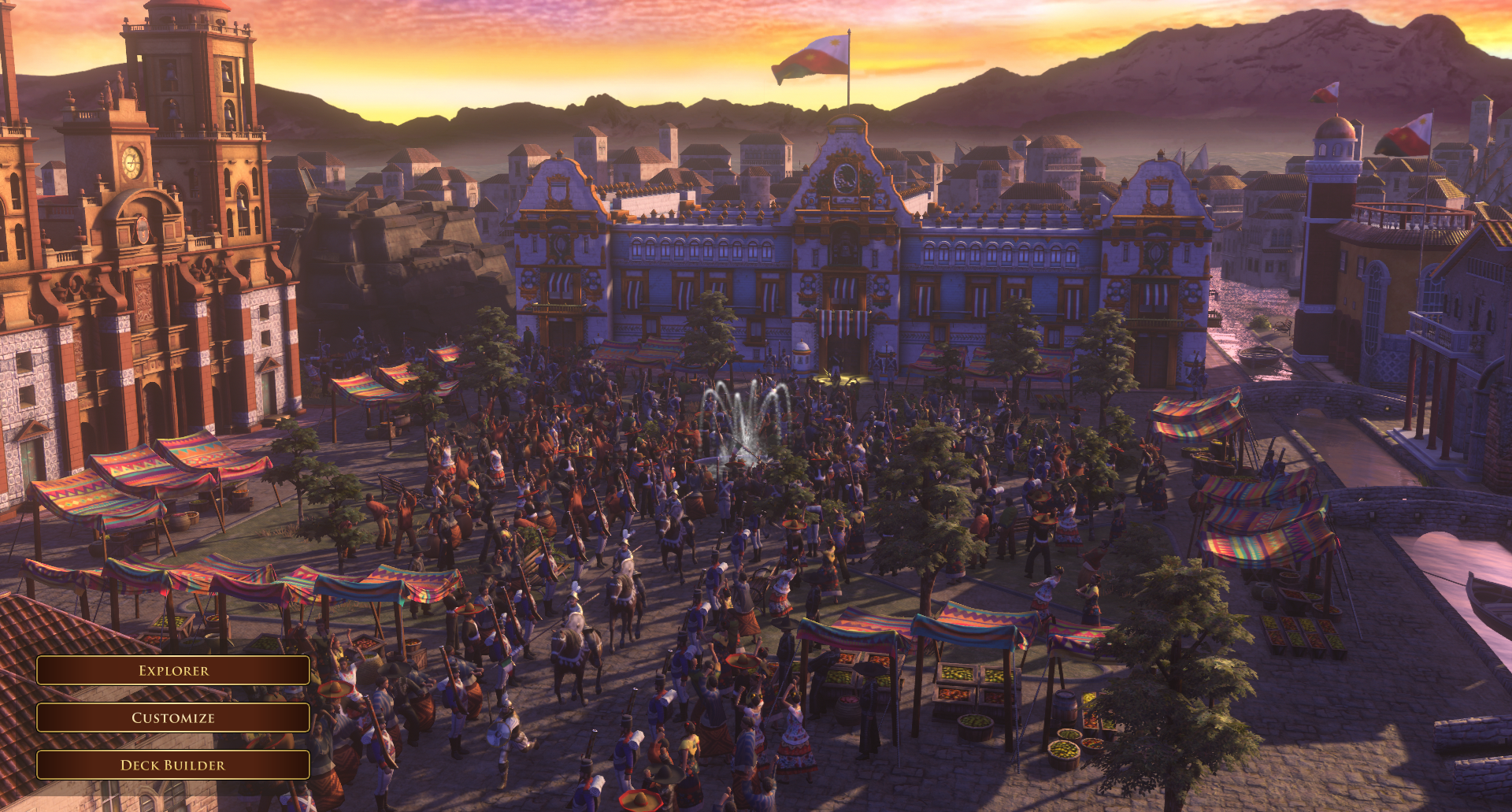The image size is (1512, 812).
Task: Open the Explorer menu
Action: click(x=173, y=670)
